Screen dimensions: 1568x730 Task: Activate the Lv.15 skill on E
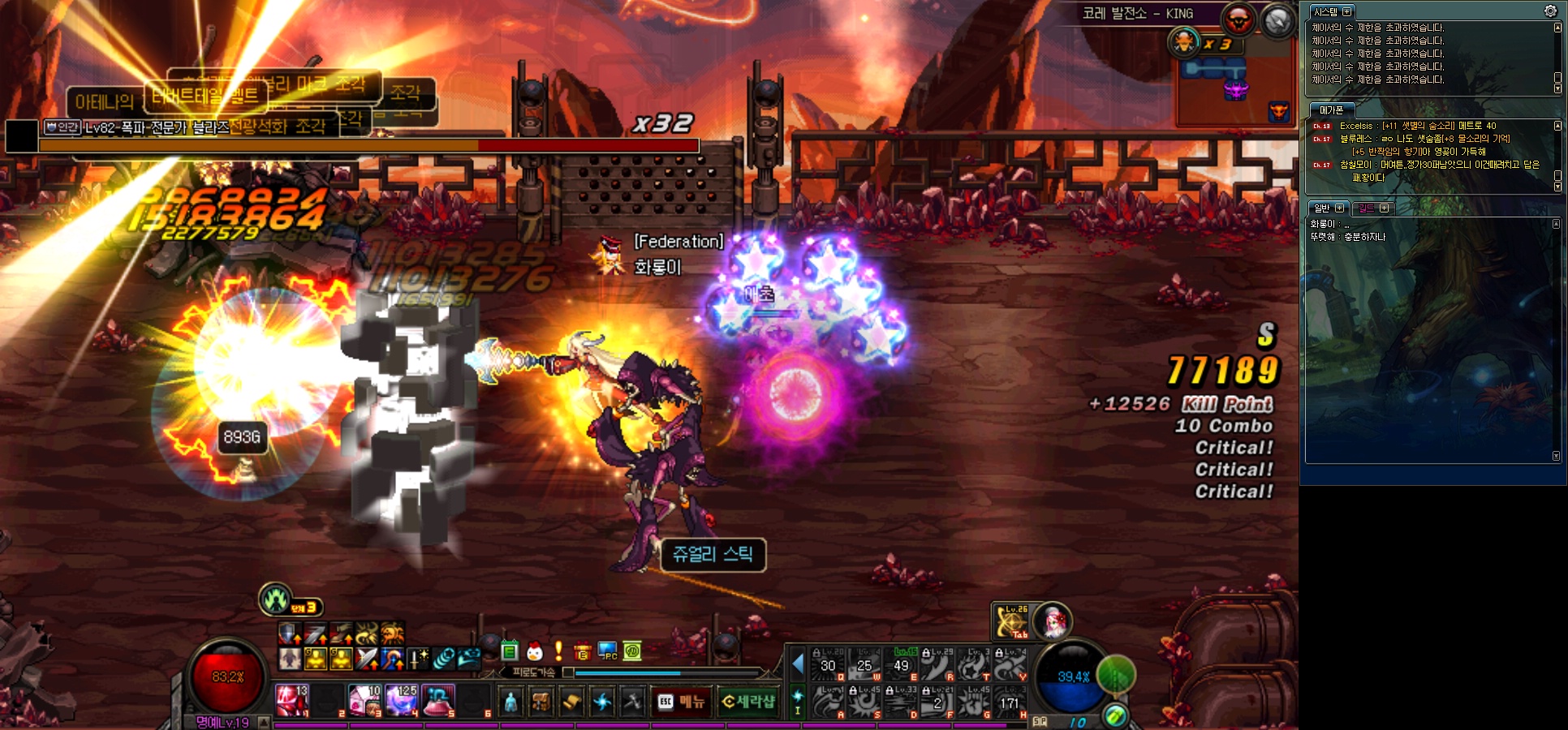902,664
